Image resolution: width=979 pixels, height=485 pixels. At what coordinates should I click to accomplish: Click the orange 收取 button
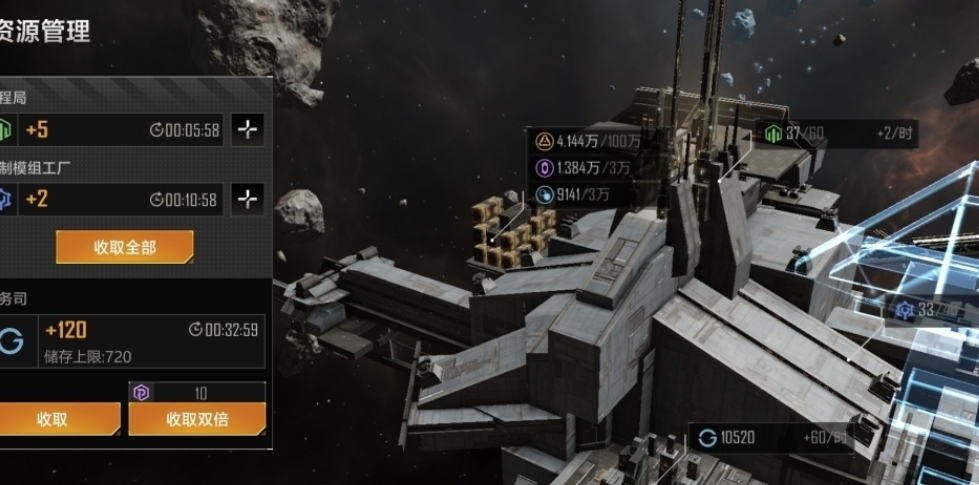tap(55, 419)
